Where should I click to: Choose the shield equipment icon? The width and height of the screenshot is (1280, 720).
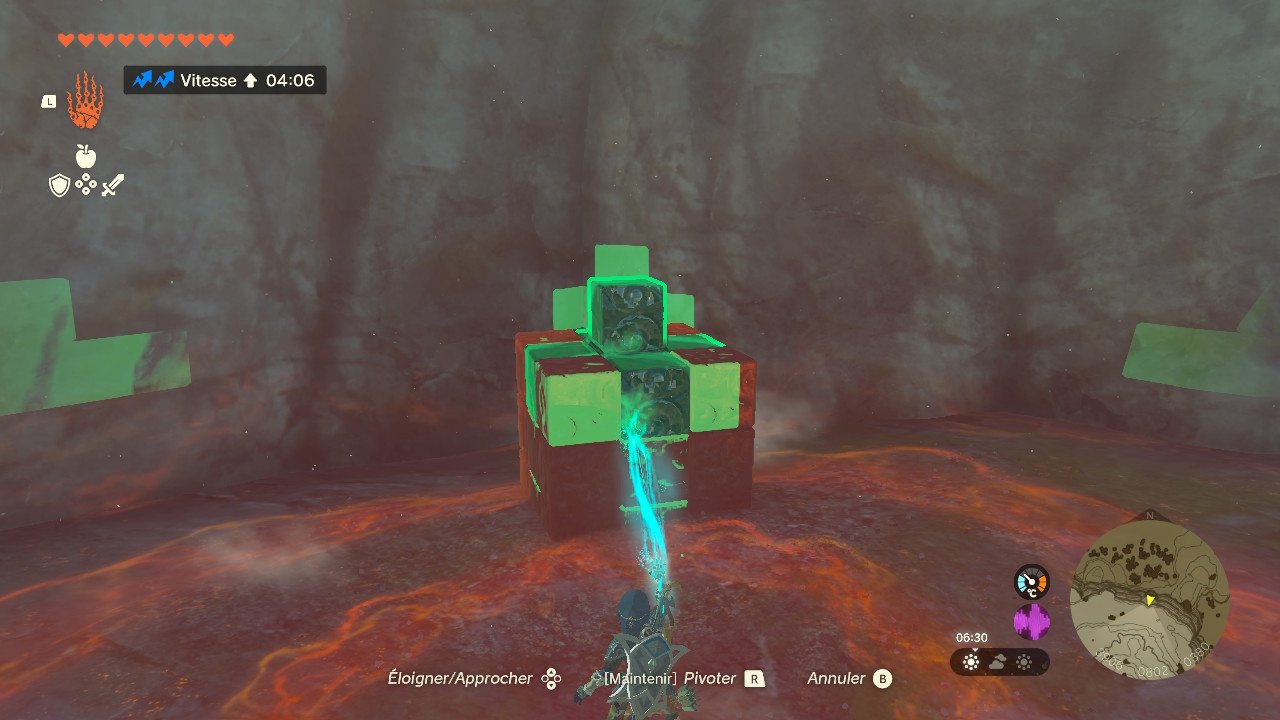[60, 185]
